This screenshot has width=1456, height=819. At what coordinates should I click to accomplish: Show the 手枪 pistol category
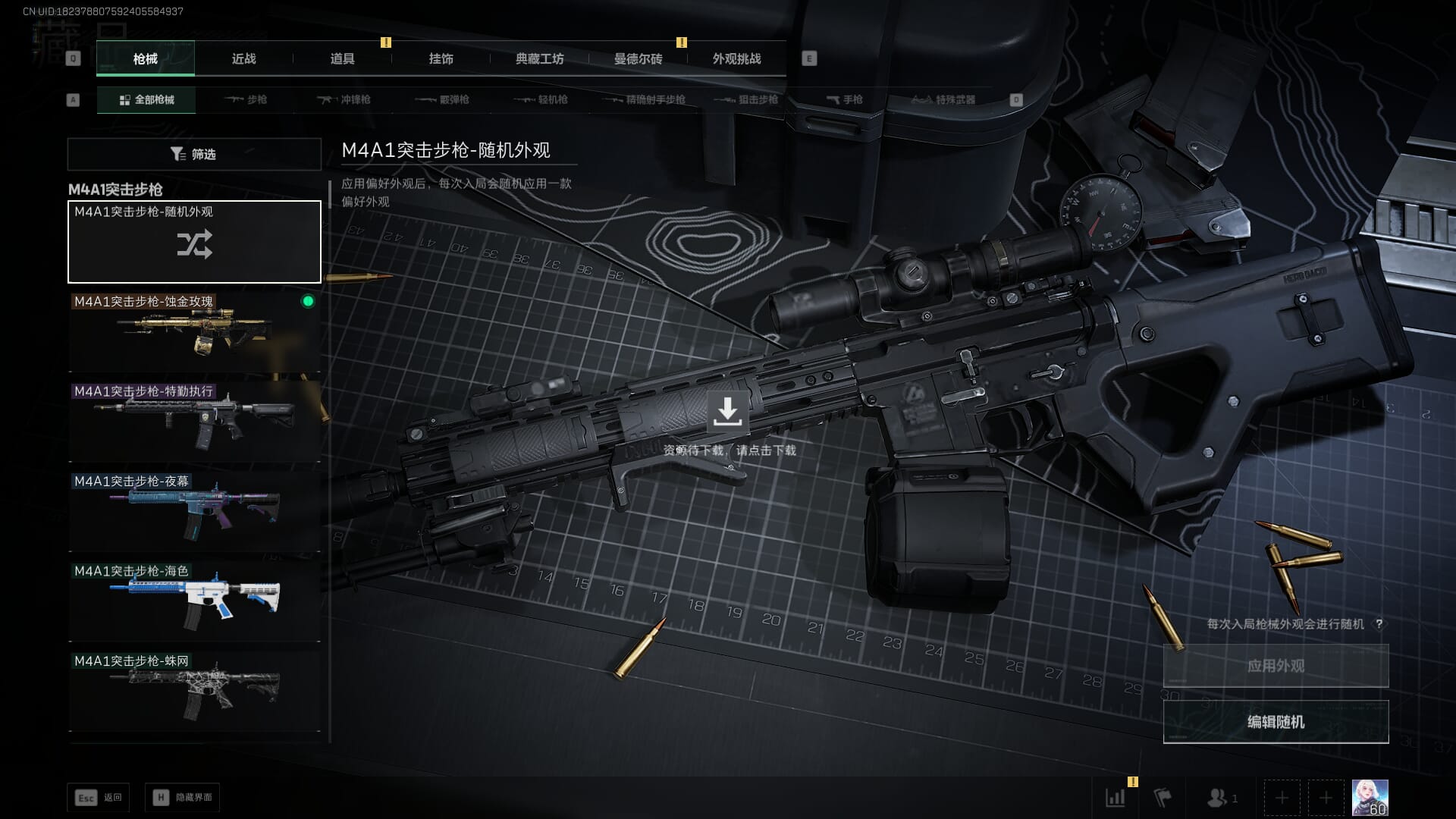[x=844, y=99]
